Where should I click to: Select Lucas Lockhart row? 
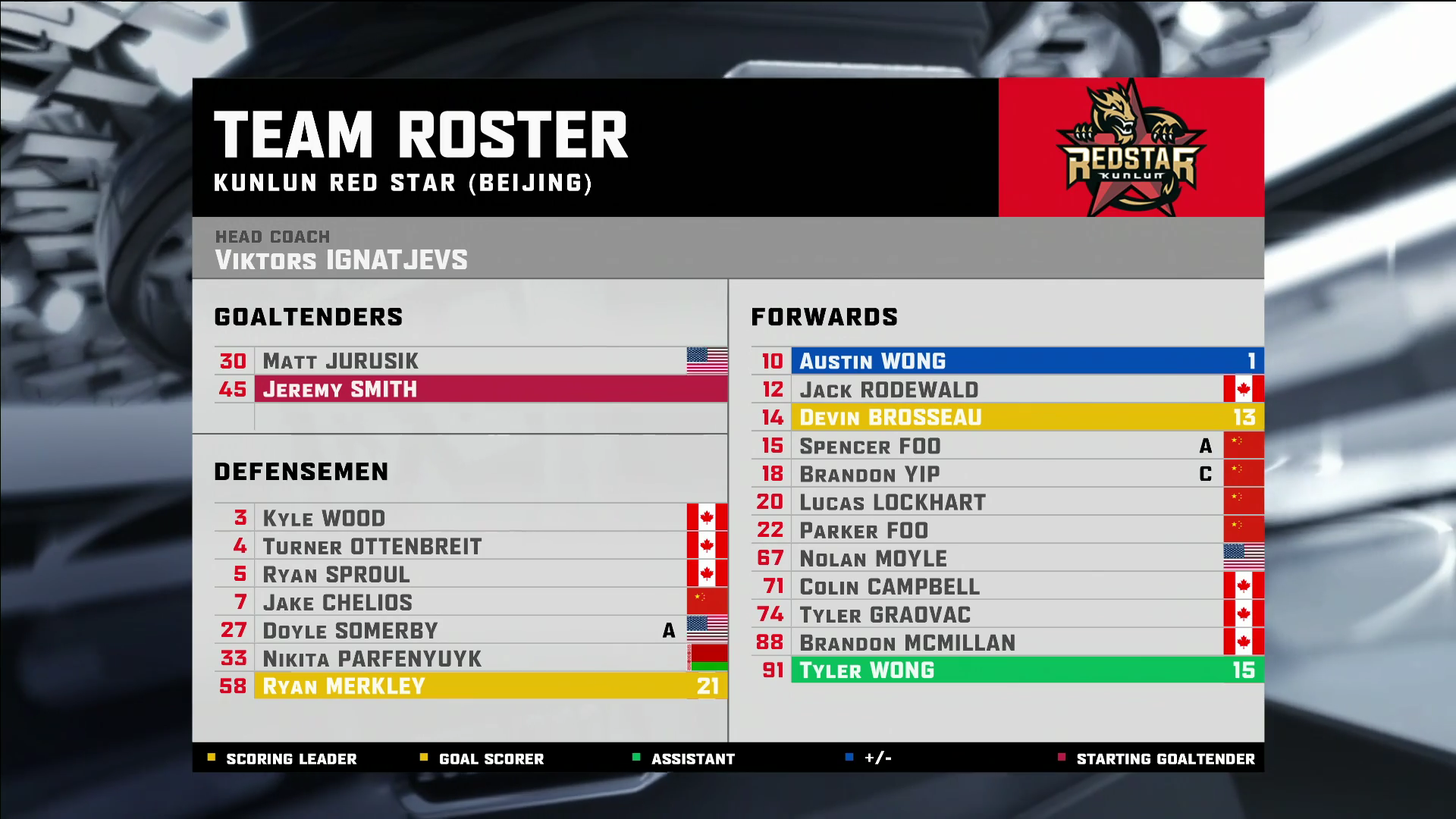pos(1009,502)
